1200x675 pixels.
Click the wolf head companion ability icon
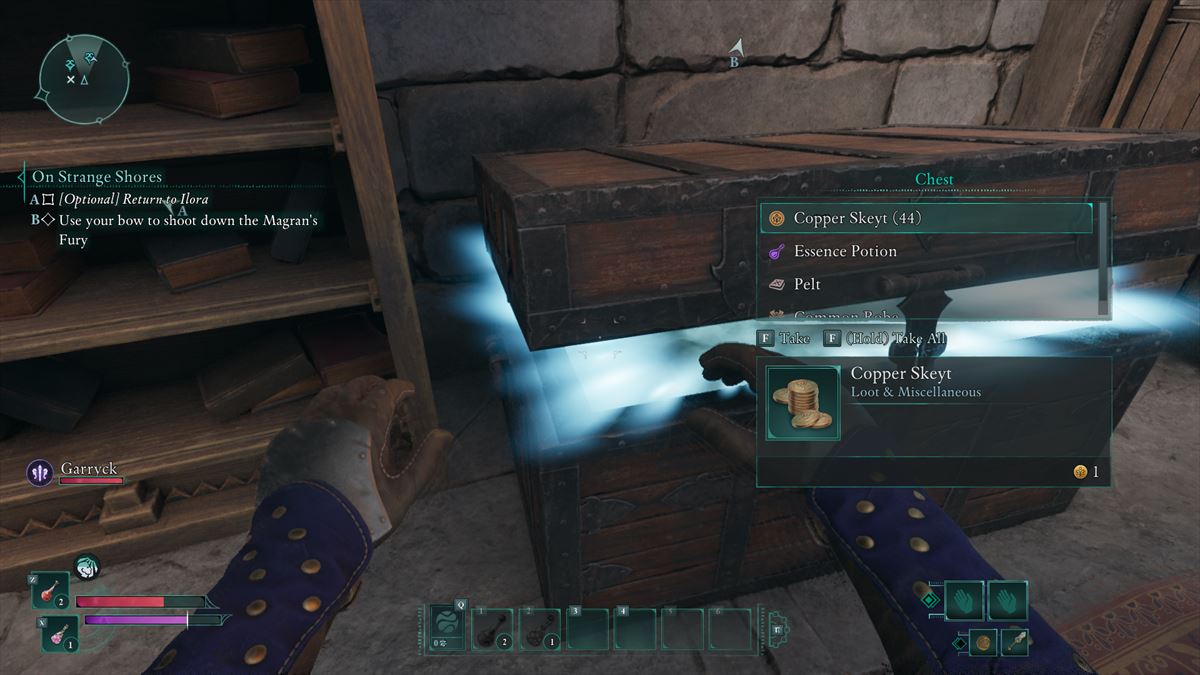87,567
